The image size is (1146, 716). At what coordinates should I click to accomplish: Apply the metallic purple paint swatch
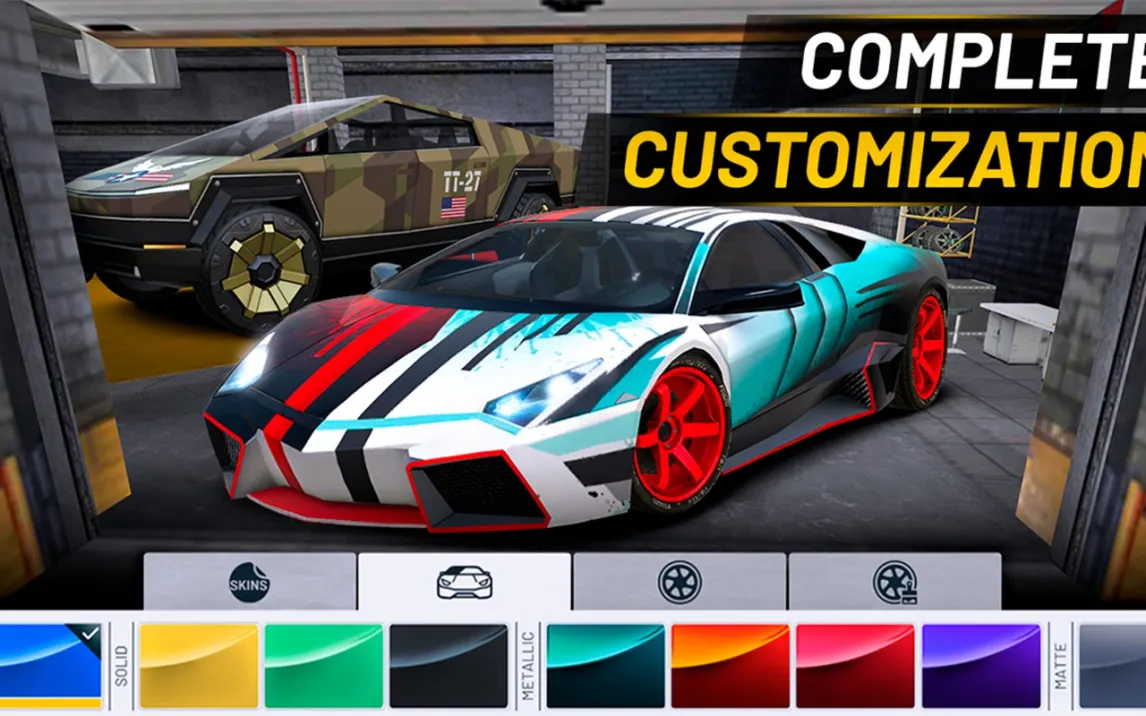click(x=981, y=665)
